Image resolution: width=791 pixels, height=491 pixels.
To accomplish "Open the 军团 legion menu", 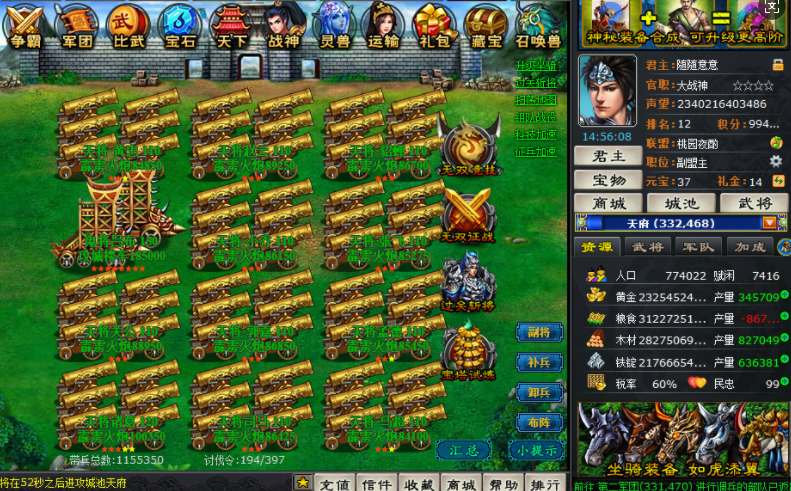I will [x=75, y=25].
